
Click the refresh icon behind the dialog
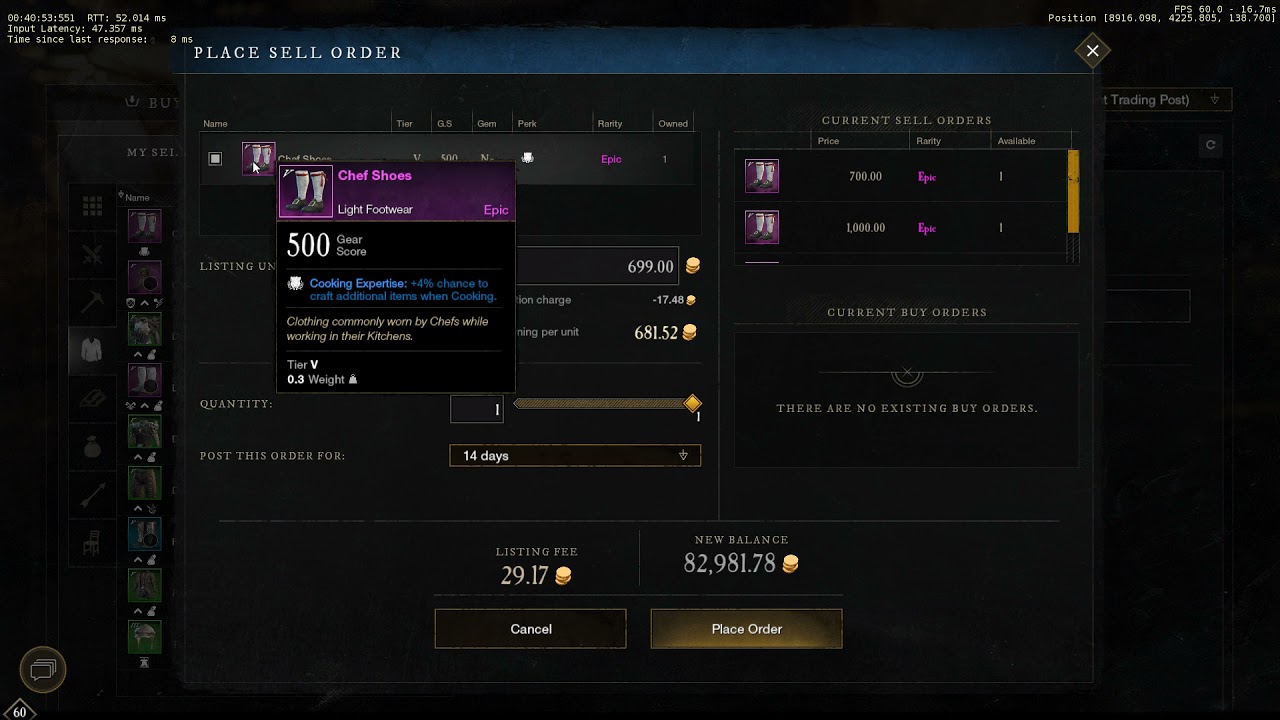[x=1210, y=145]
